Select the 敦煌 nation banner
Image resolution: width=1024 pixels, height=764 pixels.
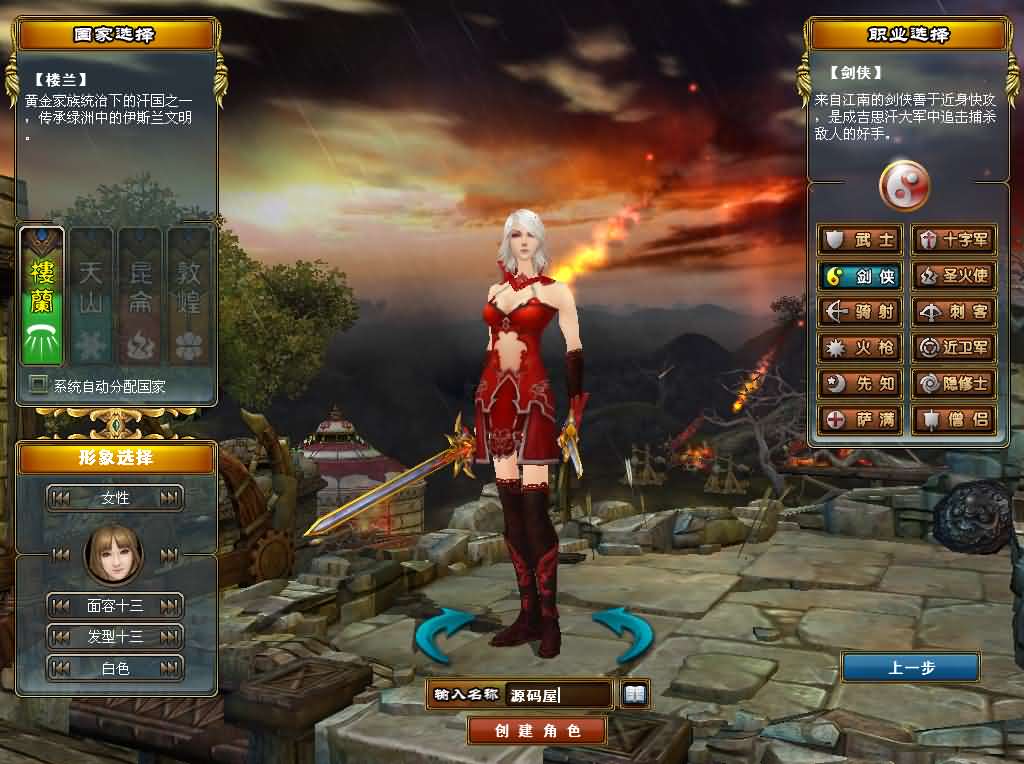click(x=189, y=296)
